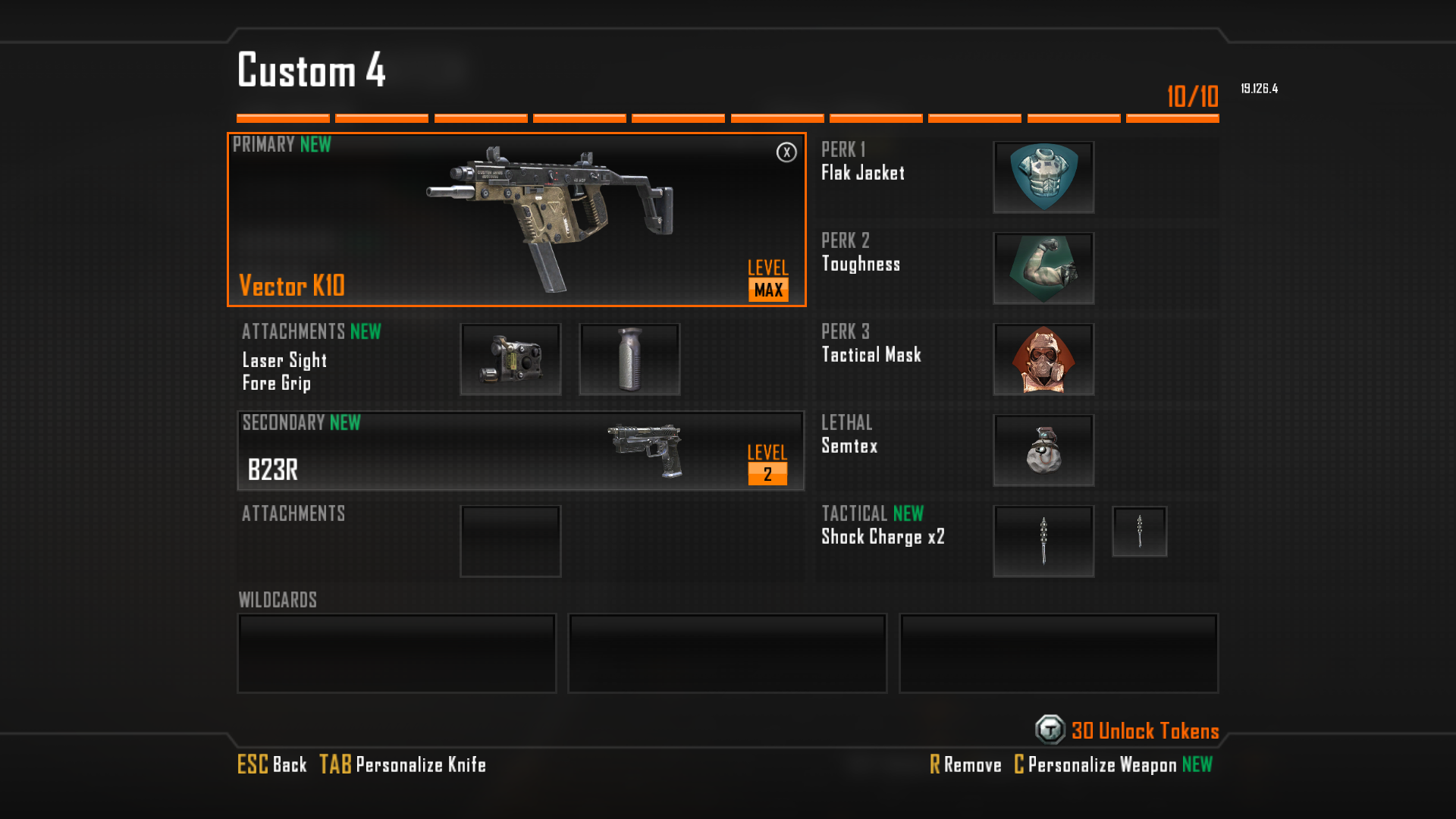The height and width of the screenshot is (819, 1456).
Task: Click C Personalize Weapon option
Action: click(x=1098, y=765)
